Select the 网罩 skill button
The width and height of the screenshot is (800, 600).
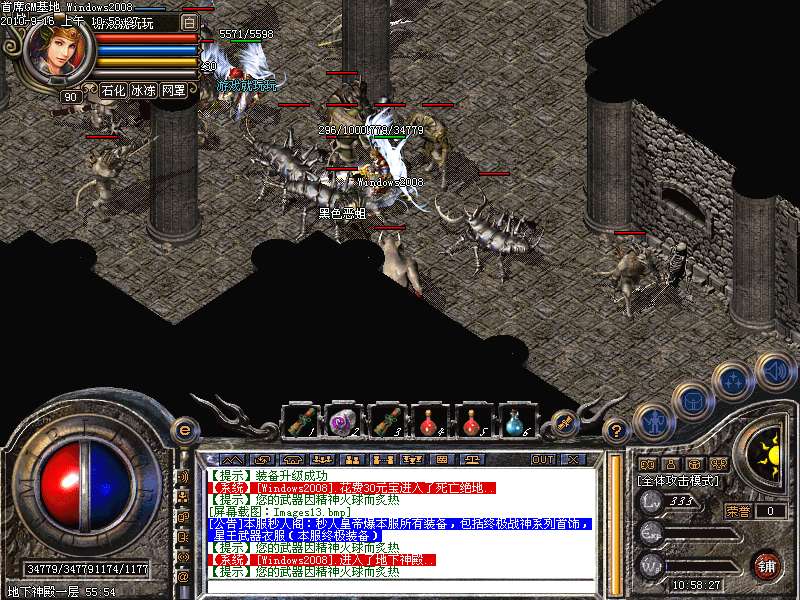pyautogui.click(x=173, y=90)
